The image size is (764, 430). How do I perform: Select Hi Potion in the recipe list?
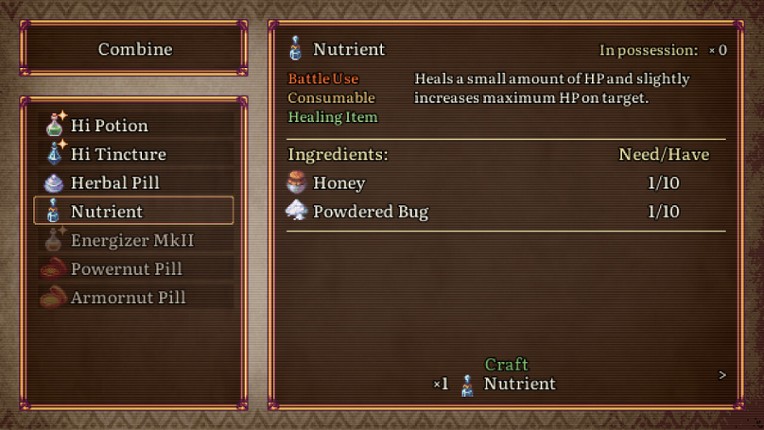pyautogui.click(x=134, y=126)
